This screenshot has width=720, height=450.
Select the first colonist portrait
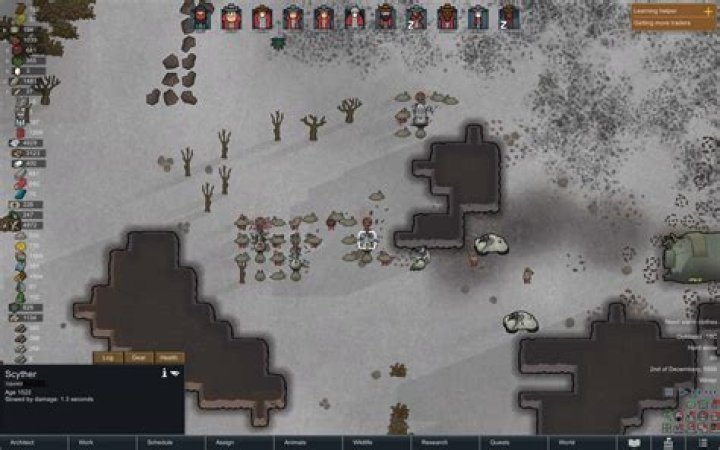pos(201,16)
